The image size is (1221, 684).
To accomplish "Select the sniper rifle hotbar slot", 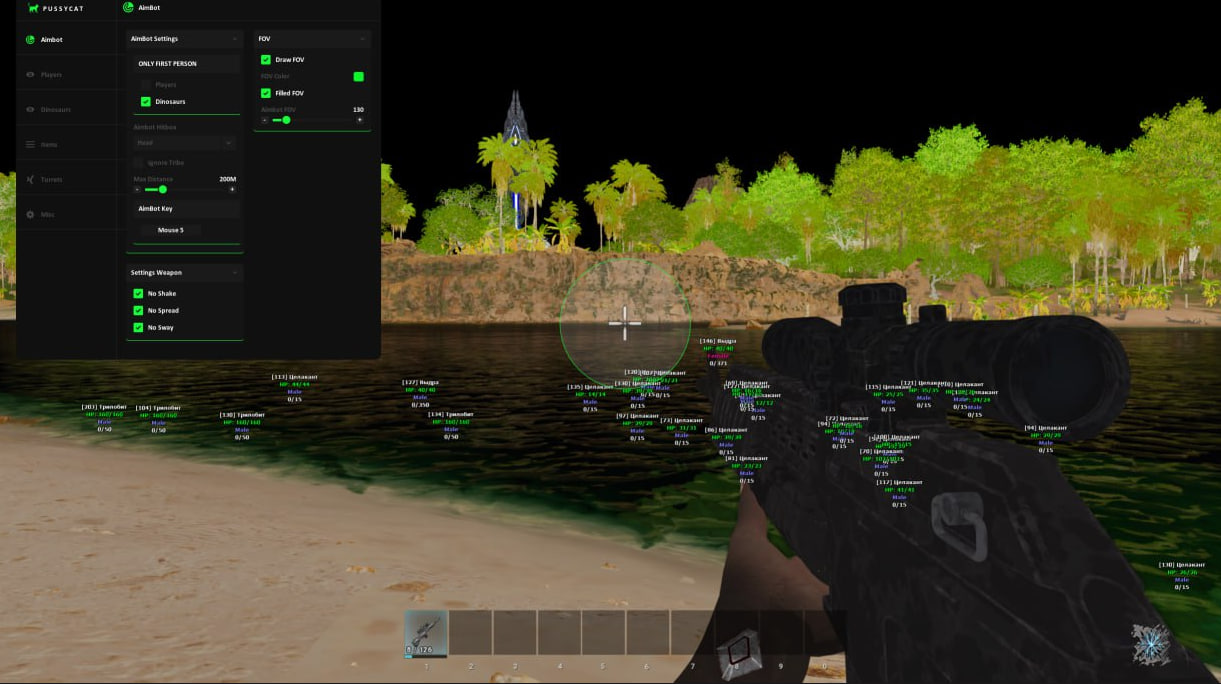I will pos(426,633).
